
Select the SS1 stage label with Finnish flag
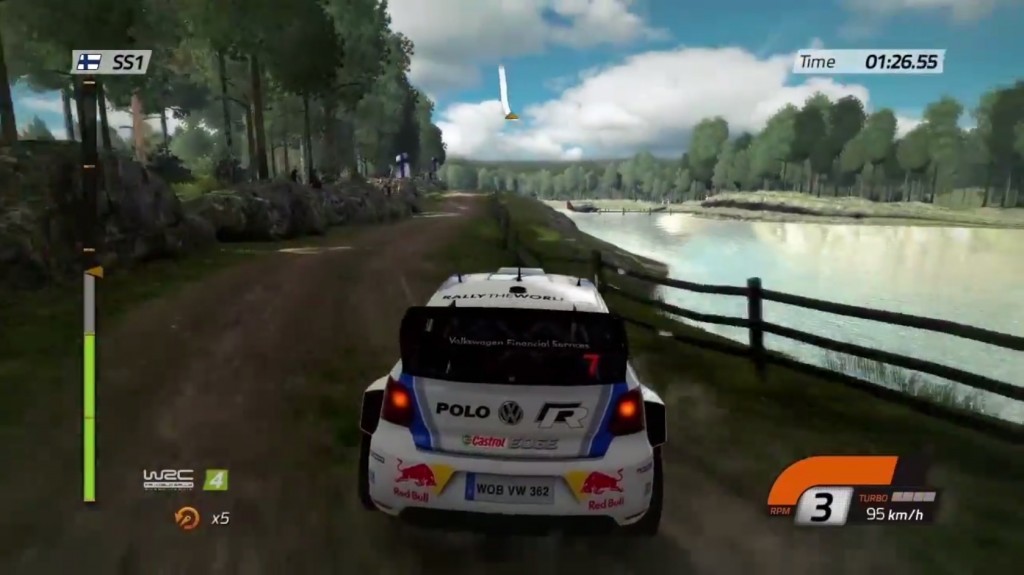click(112, 62)
